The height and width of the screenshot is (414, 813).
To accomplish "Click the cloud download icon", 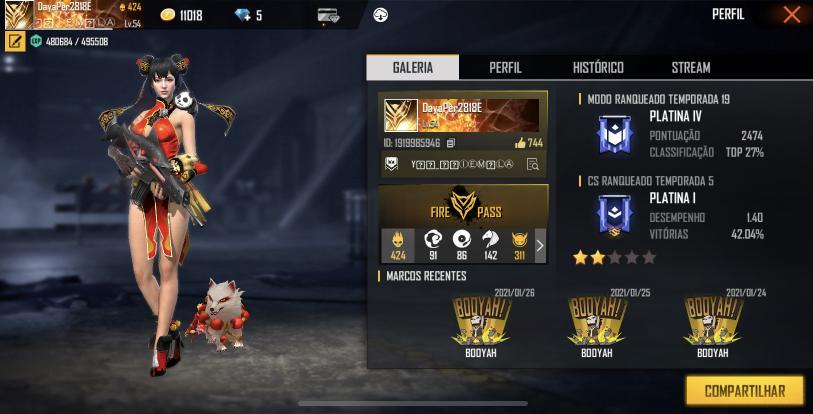I will [380, 15].
